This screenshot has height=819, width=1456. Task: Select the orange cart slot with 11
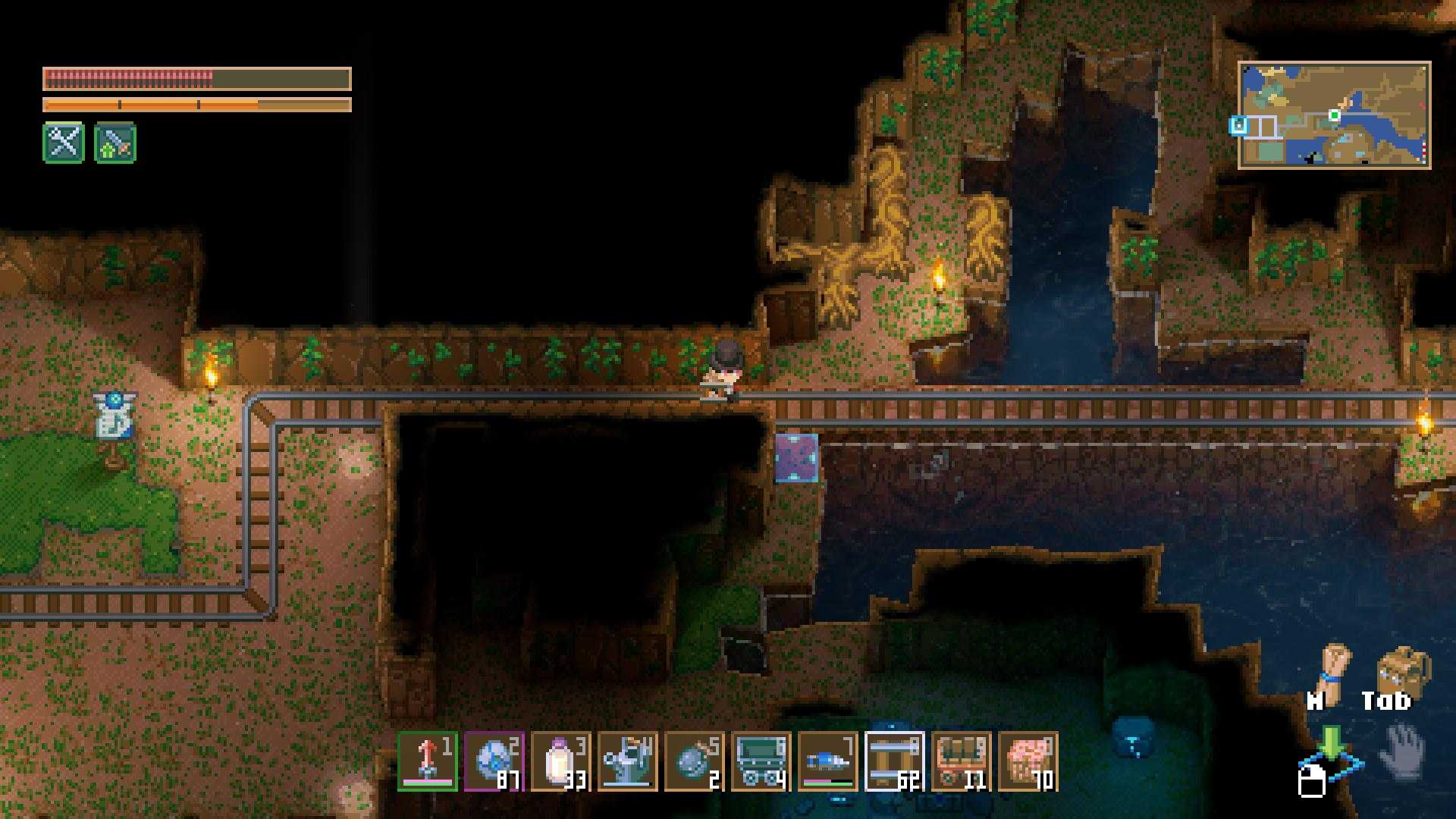coord(962,761)
